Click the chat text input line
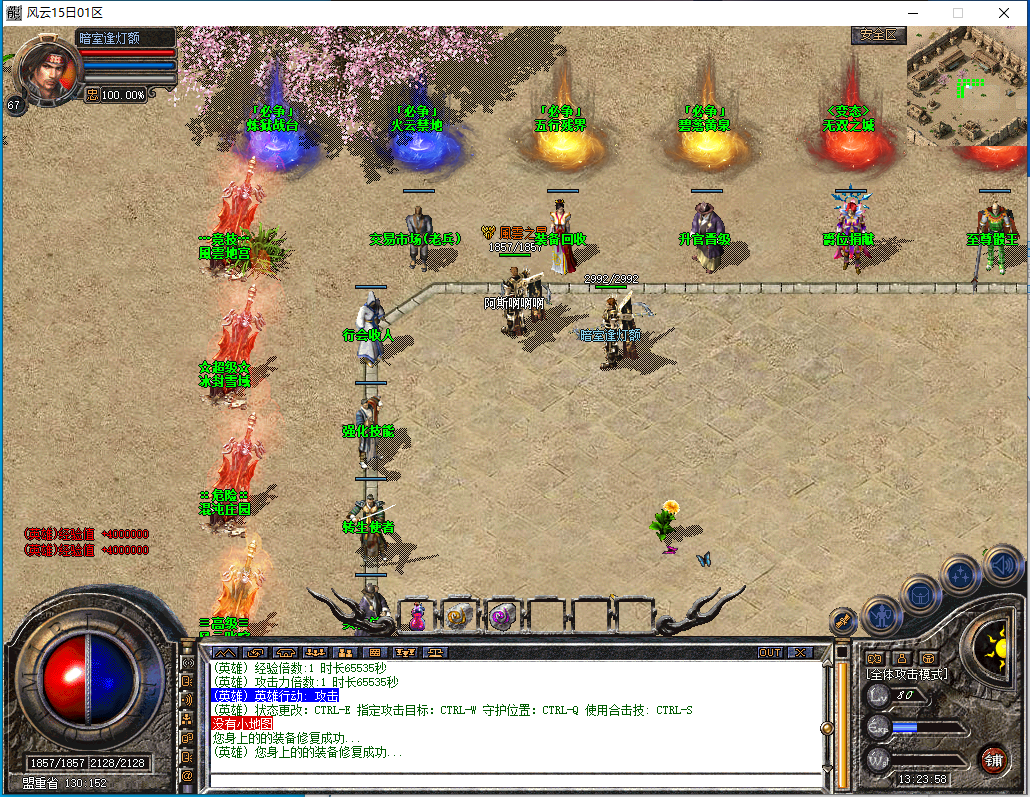Screen dimensions: 1030x797 [510, 780]
